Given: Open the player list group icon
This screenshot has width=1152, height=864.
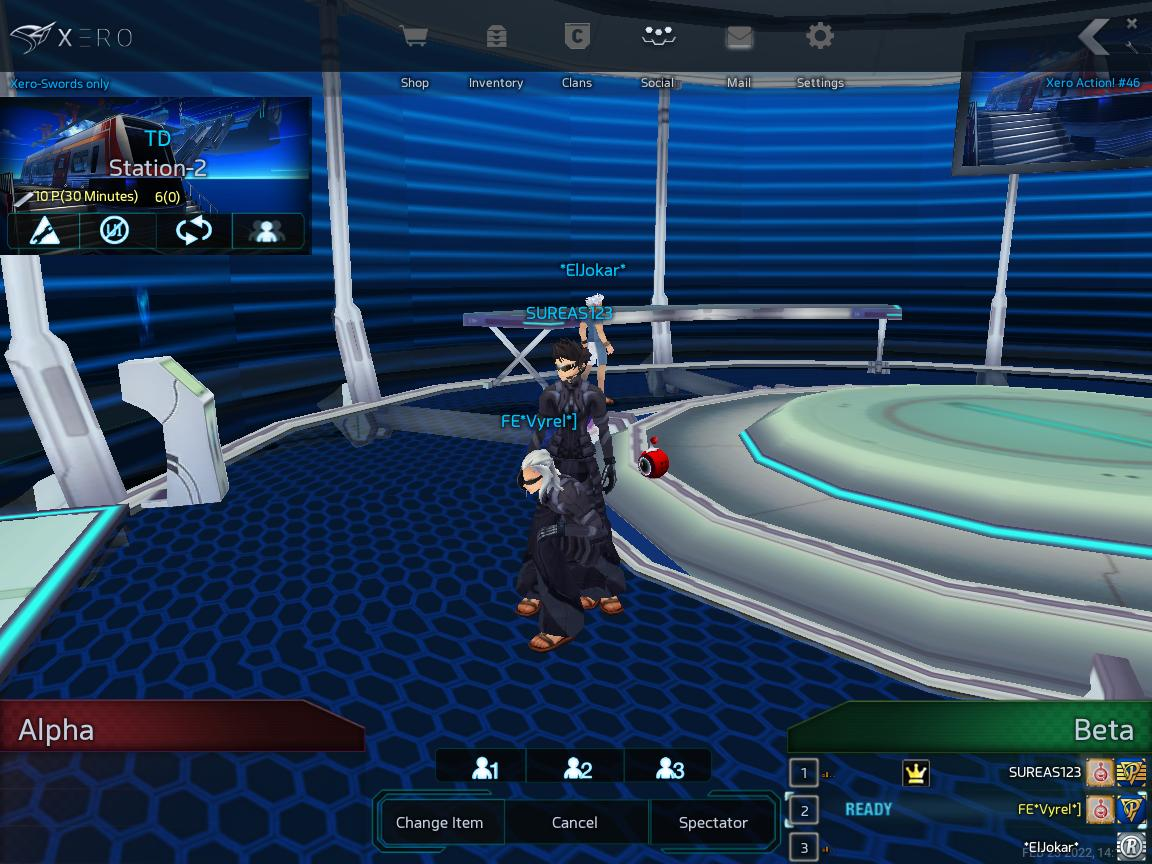Looking at the screenshot, I should coord(268,231).
